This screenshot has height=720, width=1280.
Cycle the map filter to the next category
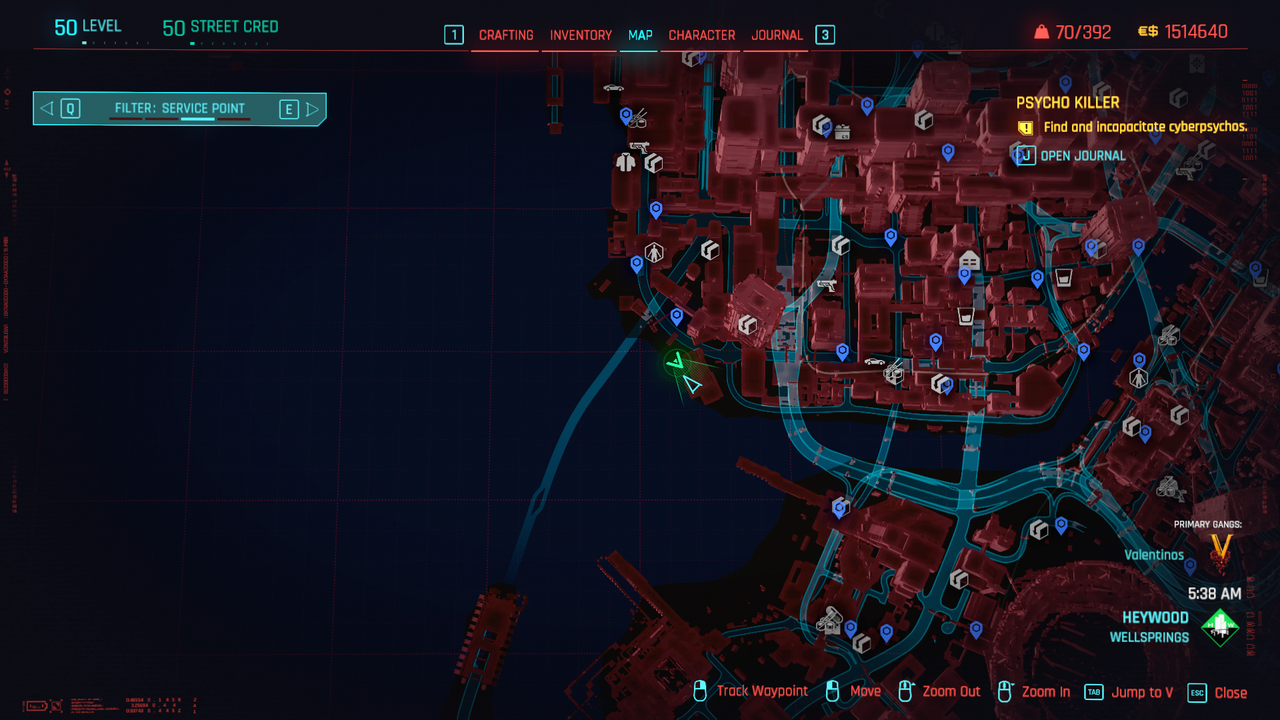(311, 109)
